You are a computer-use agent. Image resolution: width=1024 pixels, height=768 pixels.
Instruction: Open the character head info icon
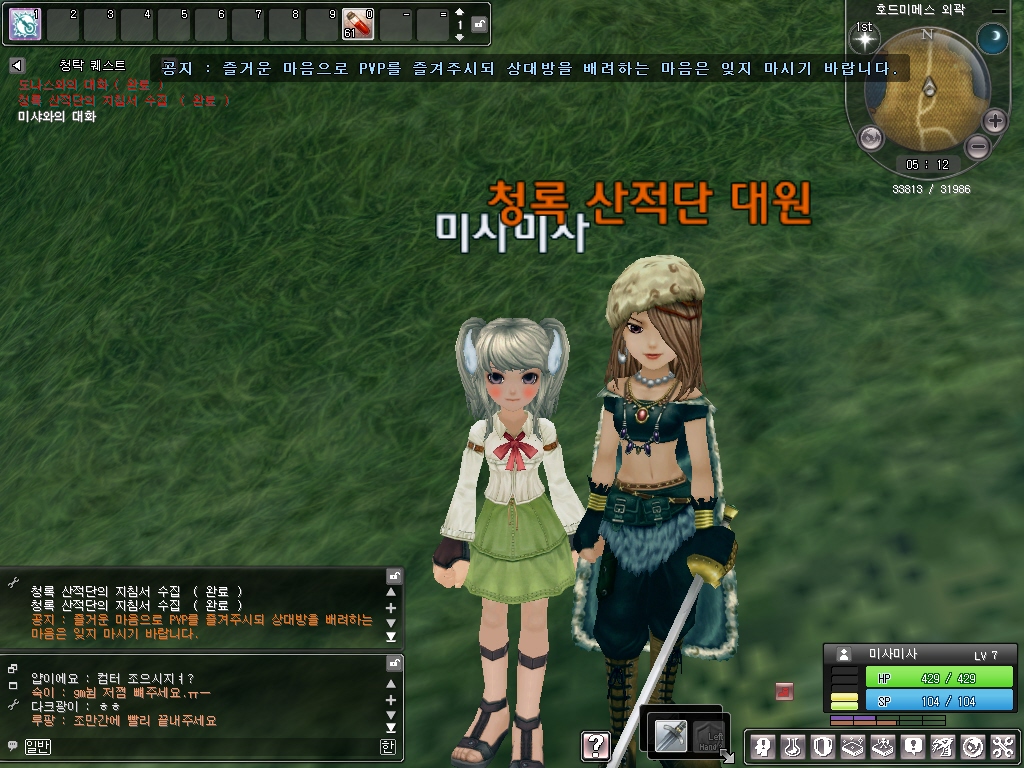762,746
